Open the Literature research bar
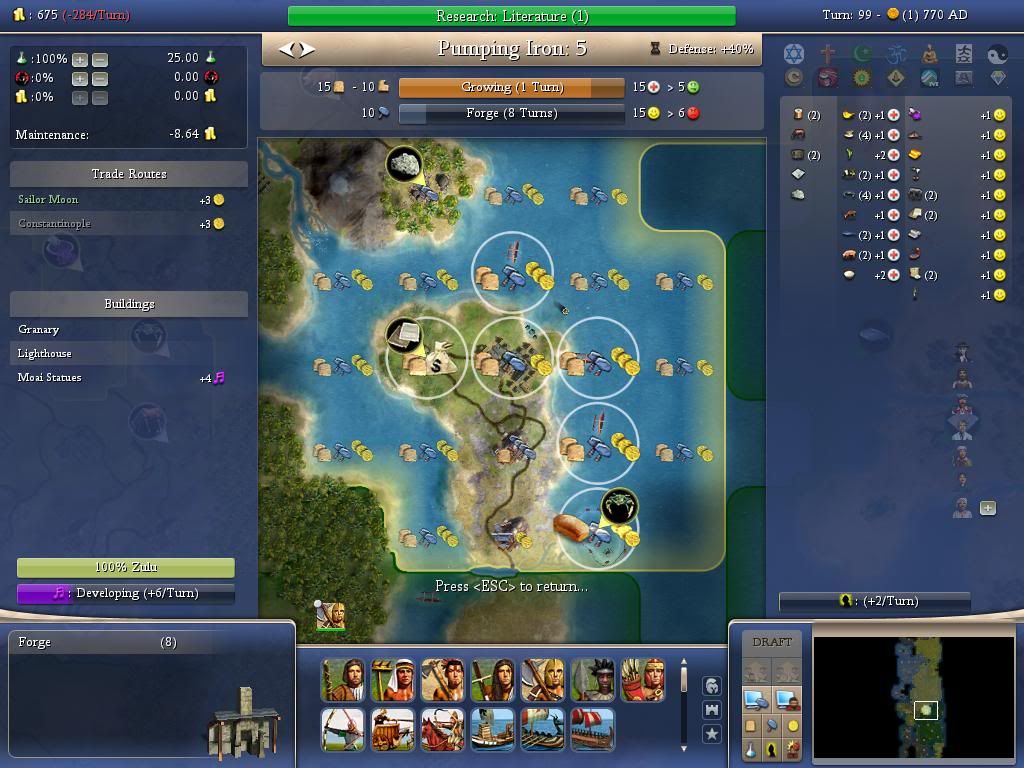 click(x=511, y=15)
